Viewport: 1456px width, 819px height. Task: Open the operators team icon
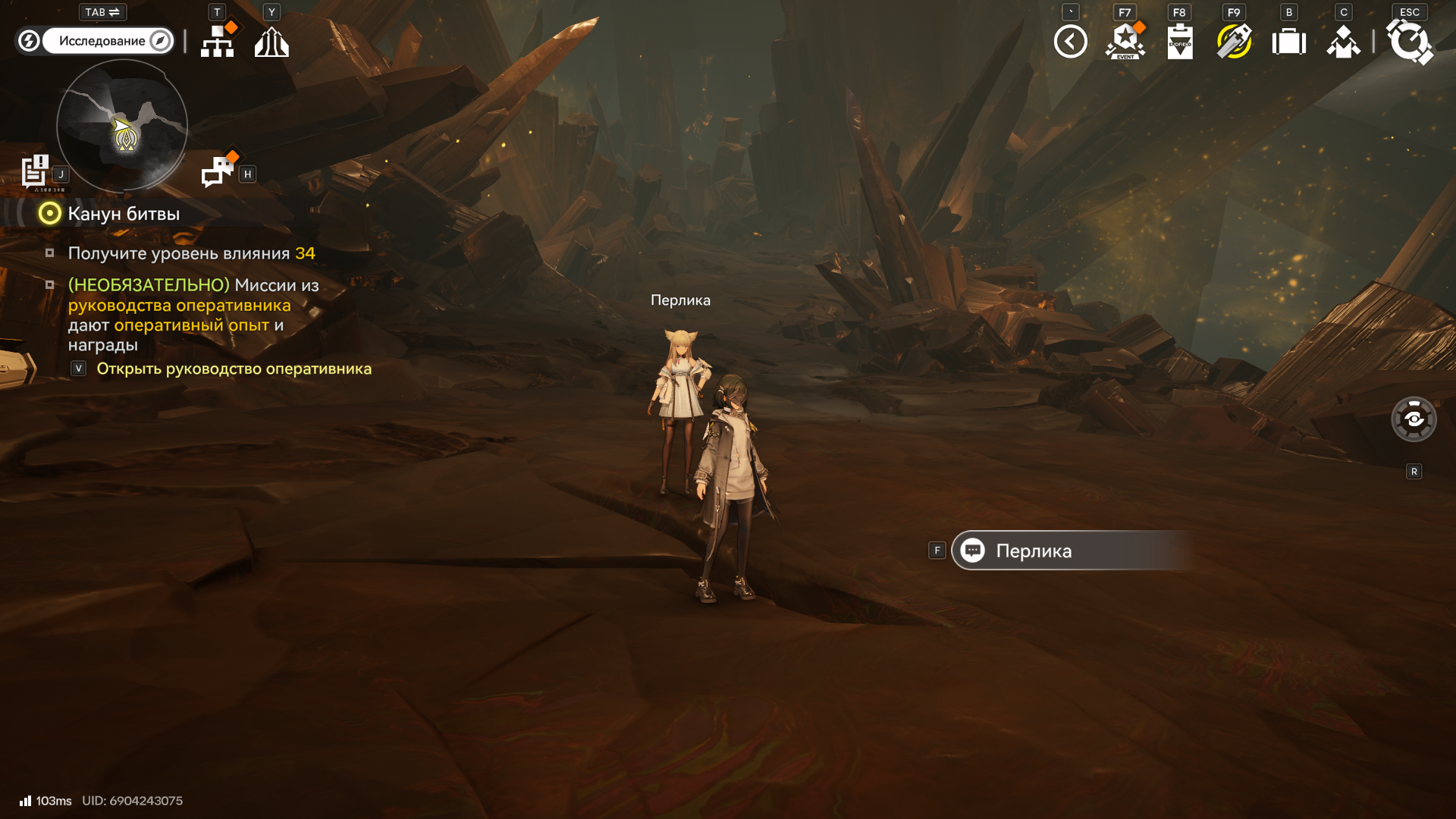tap(1343, 42)
